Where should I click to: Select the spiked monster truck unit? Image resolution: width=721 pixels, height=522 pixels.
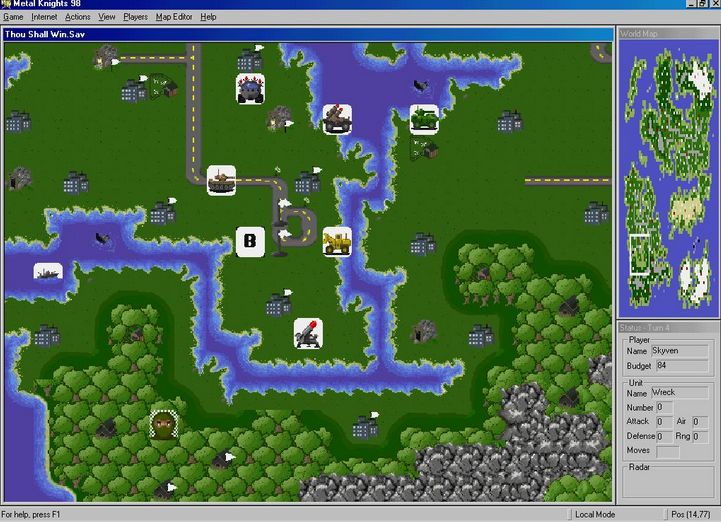pos(250,88)
